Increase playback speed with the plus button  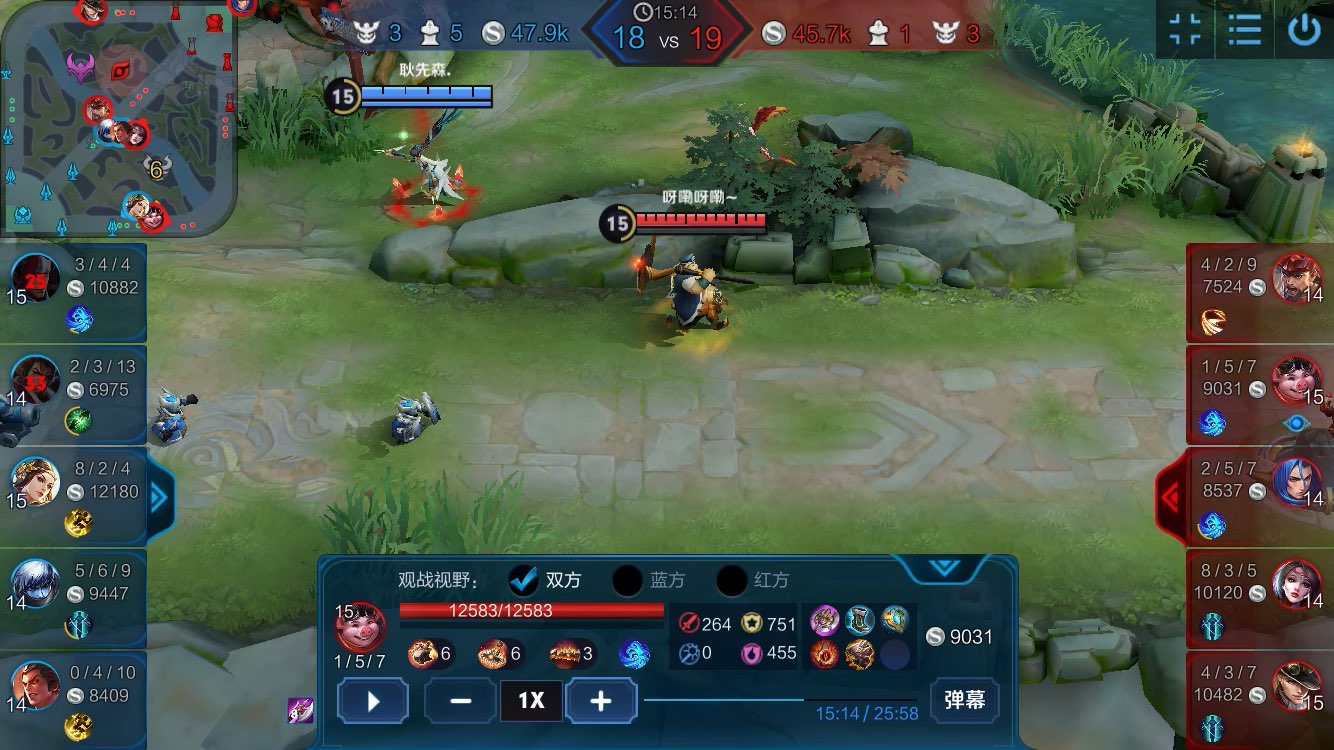pyautogui.click(x=601, y=701)
